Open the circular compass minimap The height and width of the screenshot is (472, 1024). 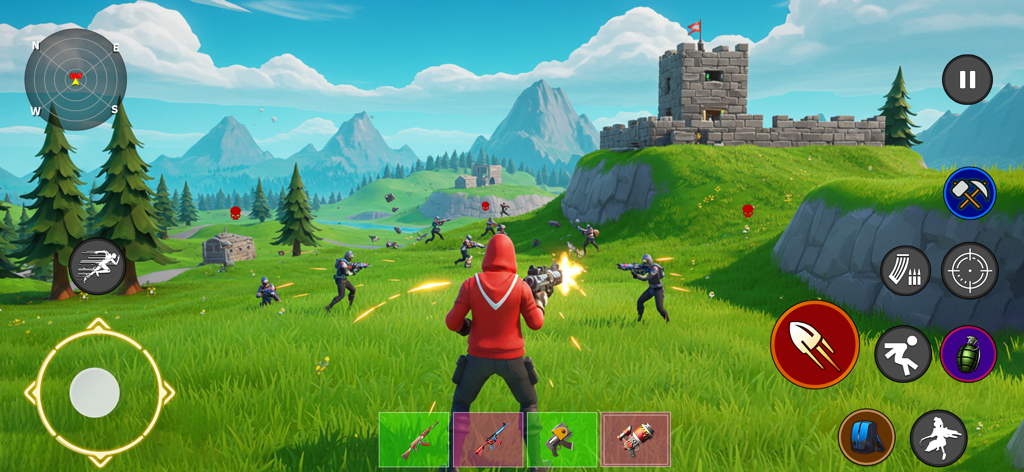click(x=75, y=79)
